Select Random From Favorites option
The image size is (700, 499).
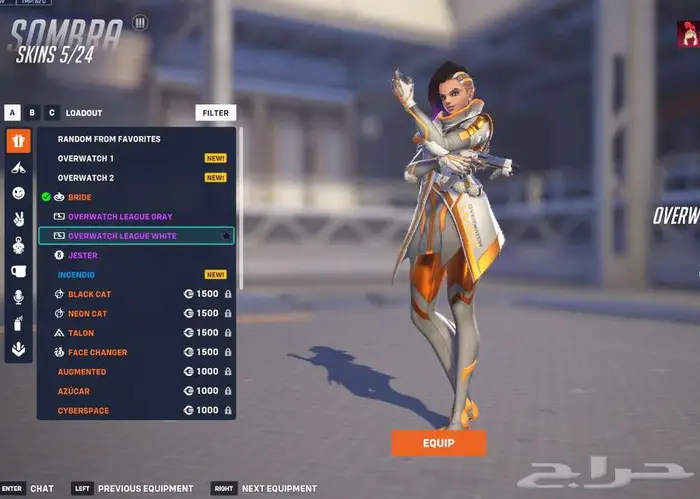(x=109, y=139)
